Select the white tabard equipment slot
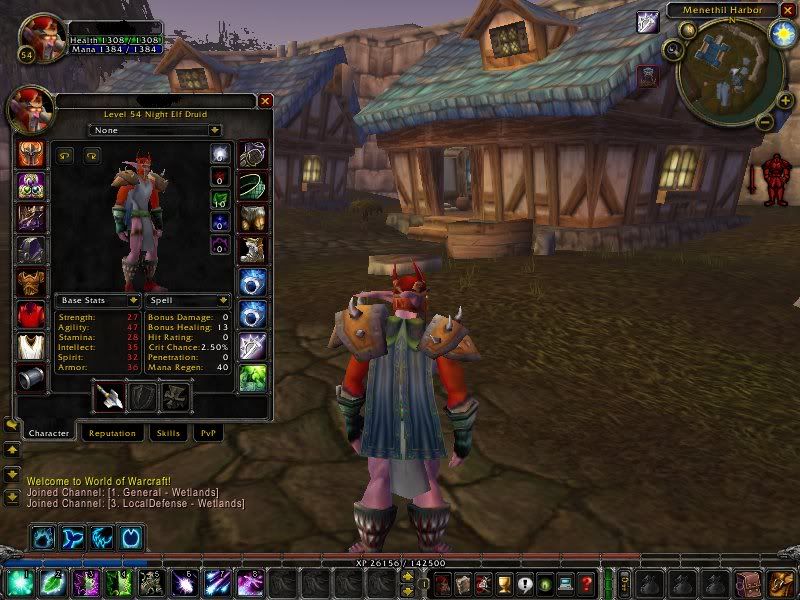 (x=30, y=347)
